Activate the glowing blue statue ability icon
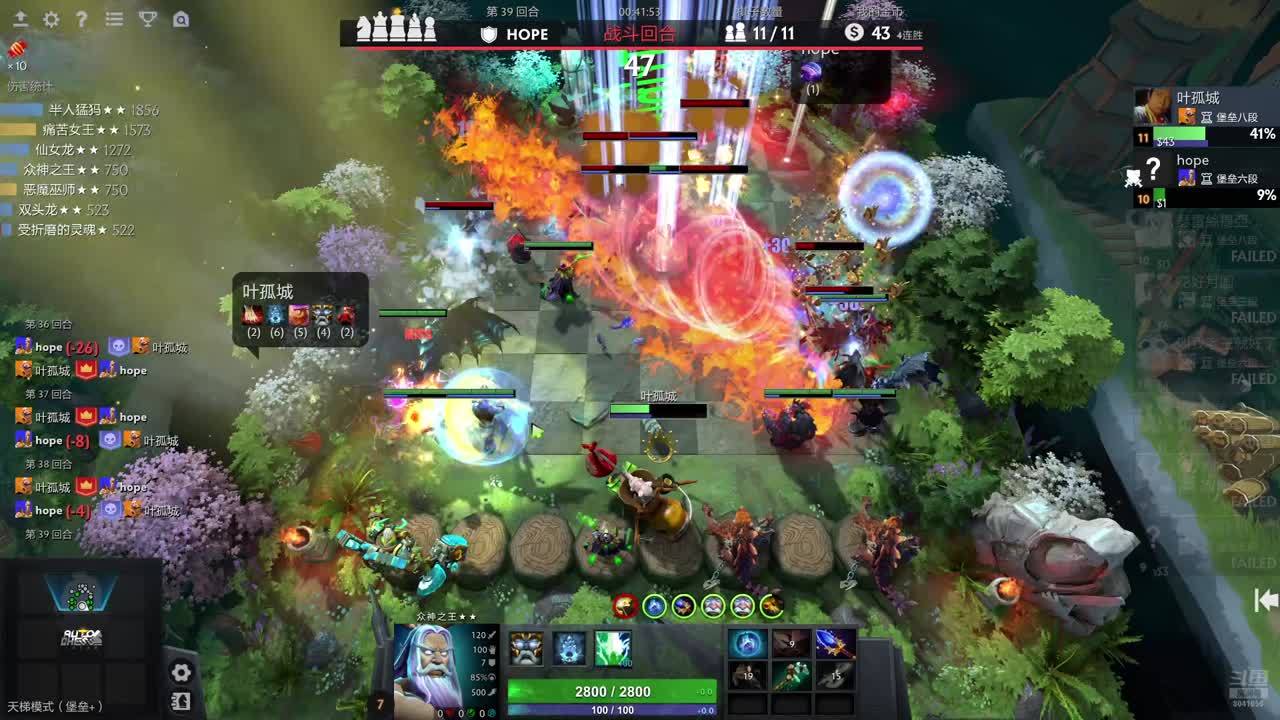This screenshot has height=720, width=1280. 570,648
